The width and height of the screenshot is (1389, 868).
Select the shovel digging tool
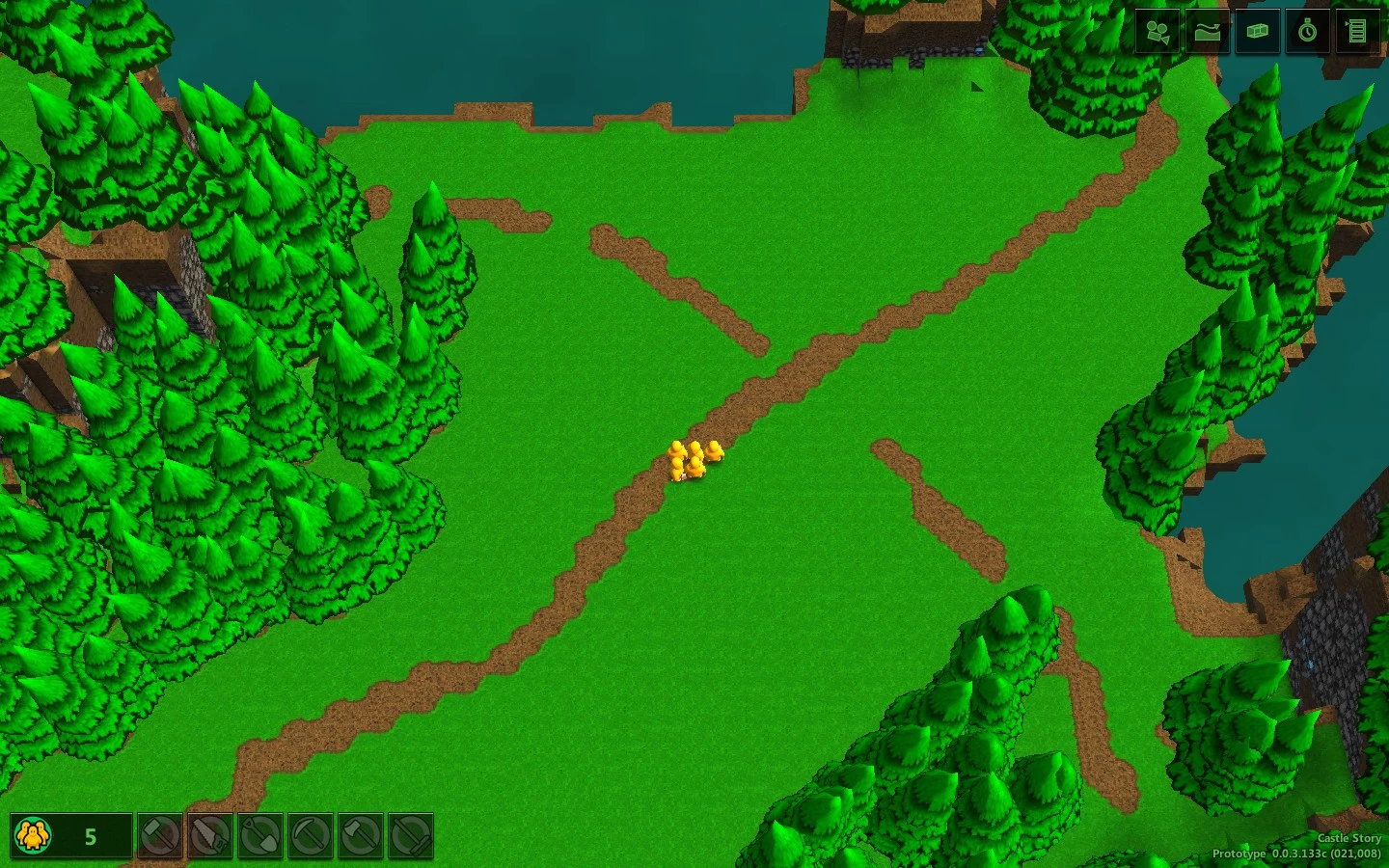(261, 835)
